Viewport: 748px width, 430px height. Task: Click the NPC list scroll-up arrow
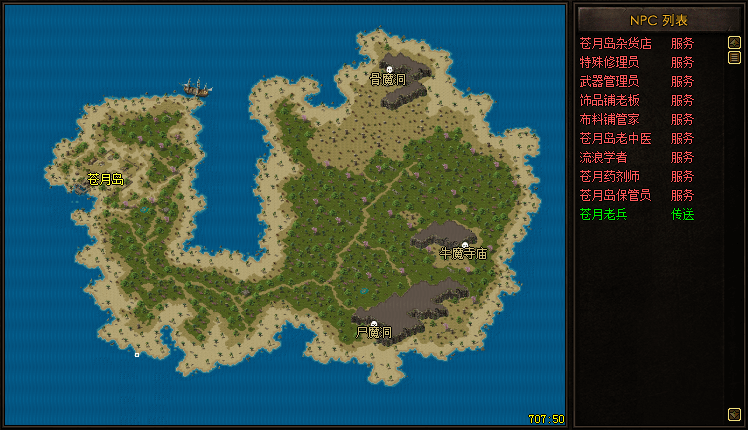pyautogui.click(x=734, y=43)
